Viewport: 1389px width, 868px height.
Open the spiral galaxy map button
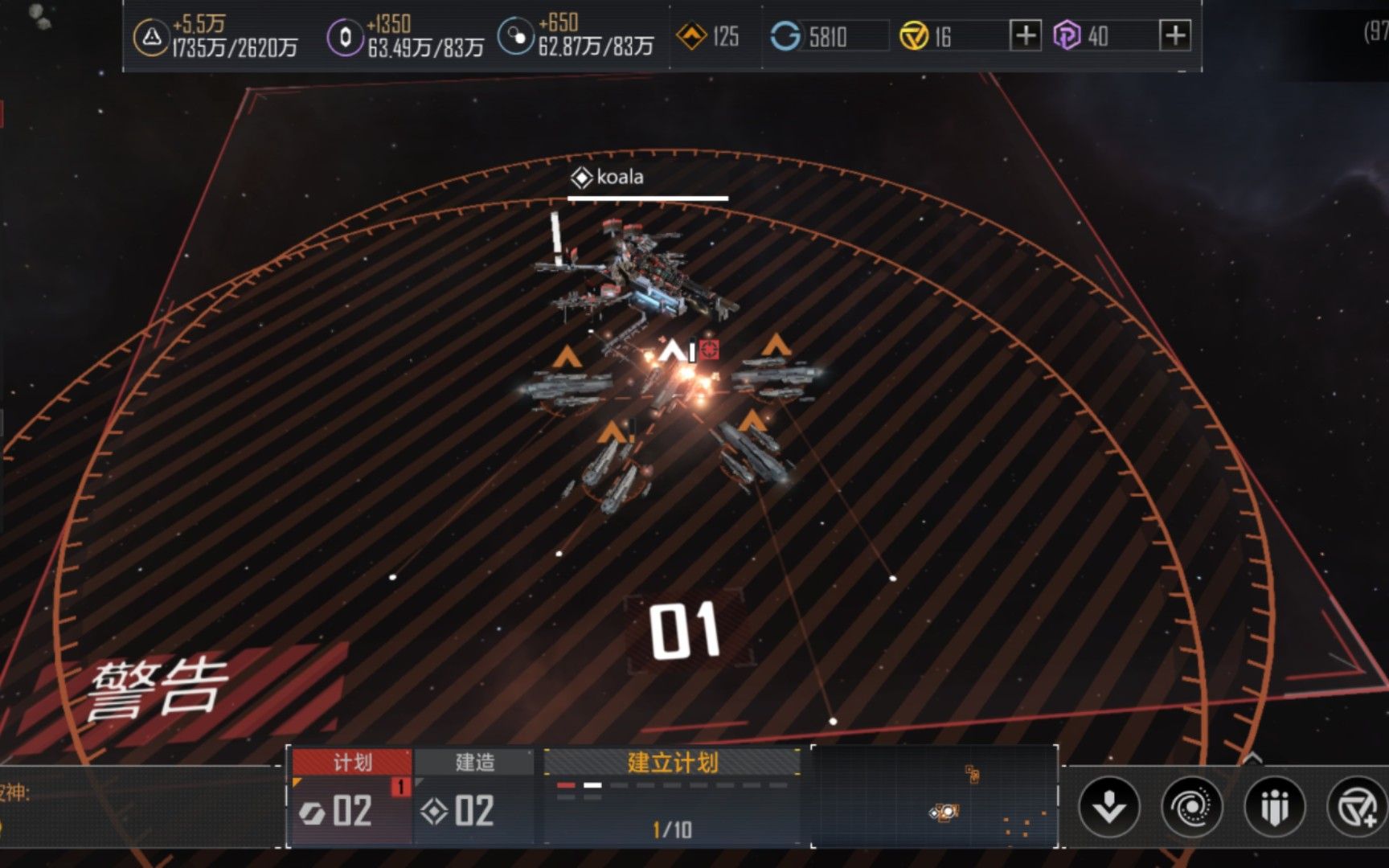1191,806
